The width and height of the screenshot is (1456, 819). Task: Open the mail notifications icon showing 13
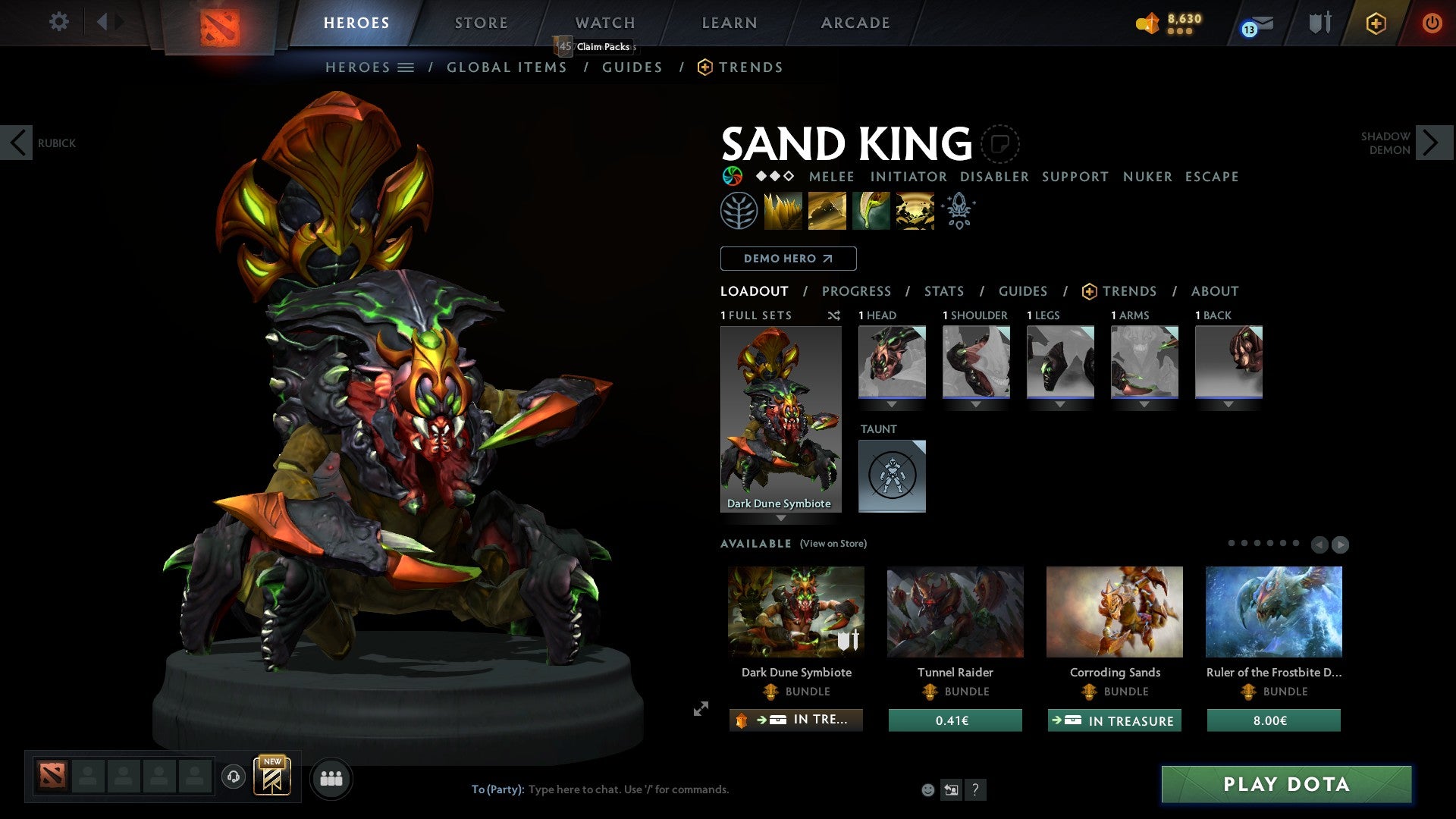click(1248, 23)
